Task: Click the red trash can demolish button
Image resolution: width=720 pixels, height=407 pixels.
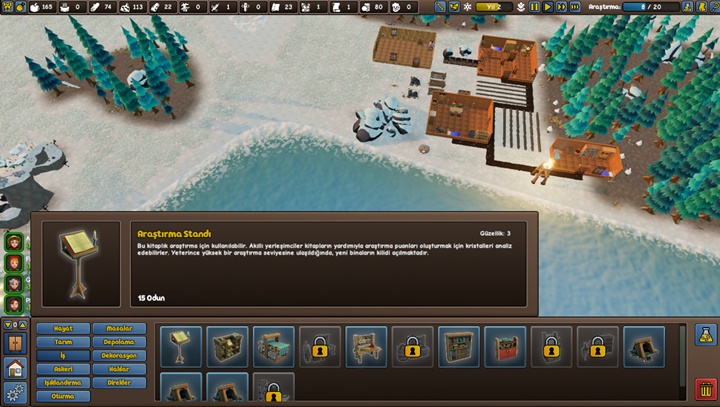Action: tap(704, 389)
